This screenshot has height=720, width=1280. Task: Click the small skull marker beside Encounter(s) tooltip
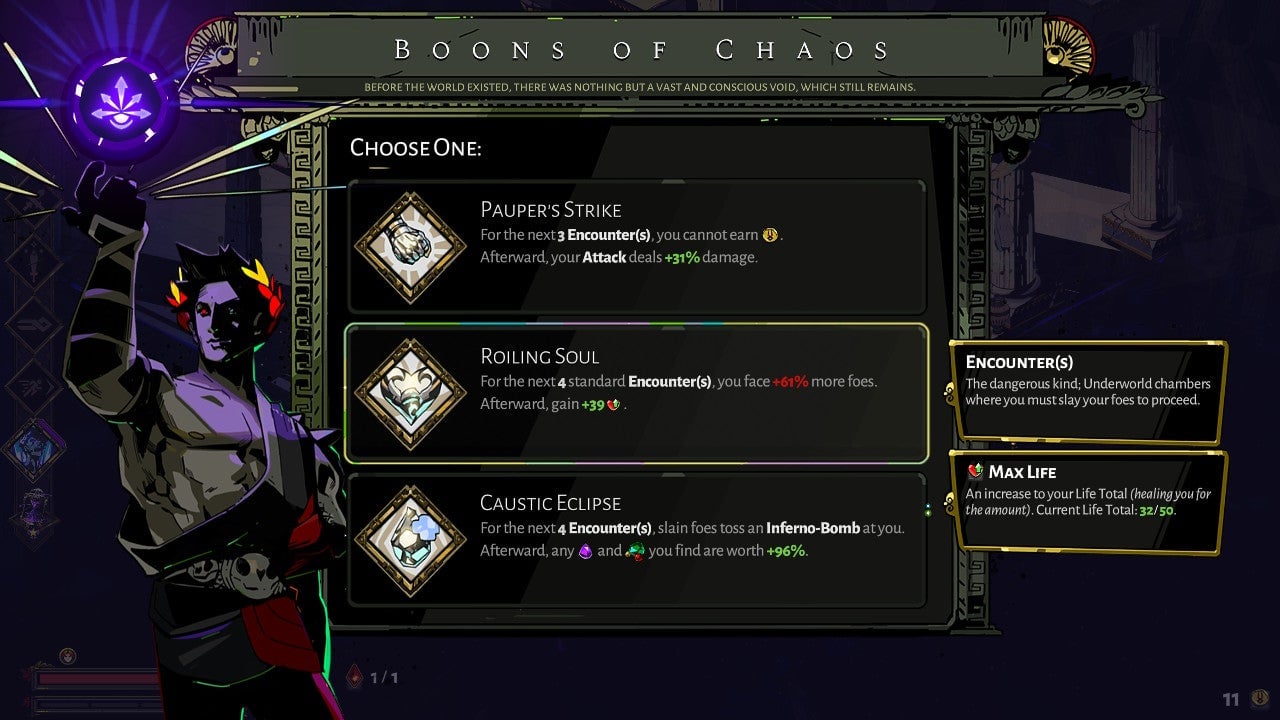[948, 390]
